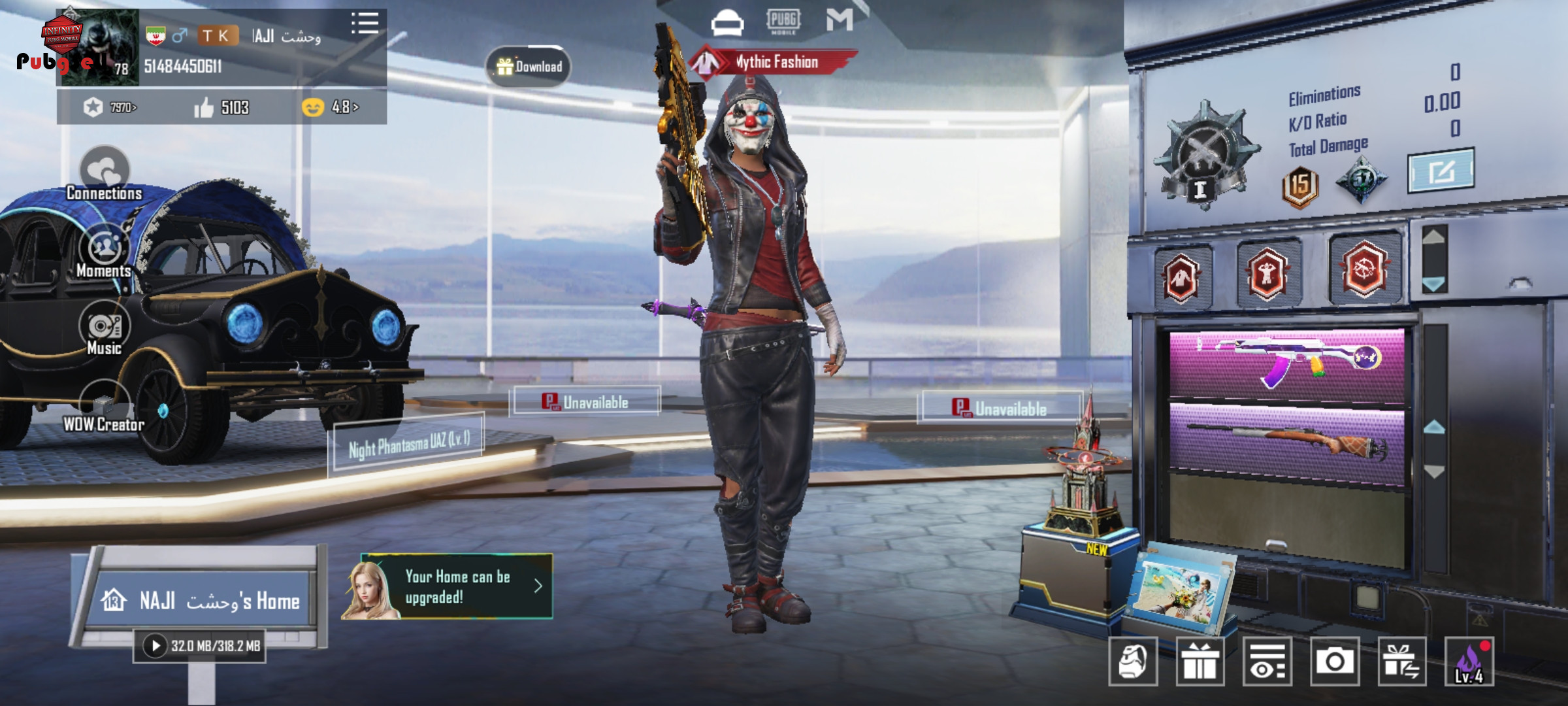Open the Mythic Fashion banner
The image size is (1568, 706).
coord(774,63)
